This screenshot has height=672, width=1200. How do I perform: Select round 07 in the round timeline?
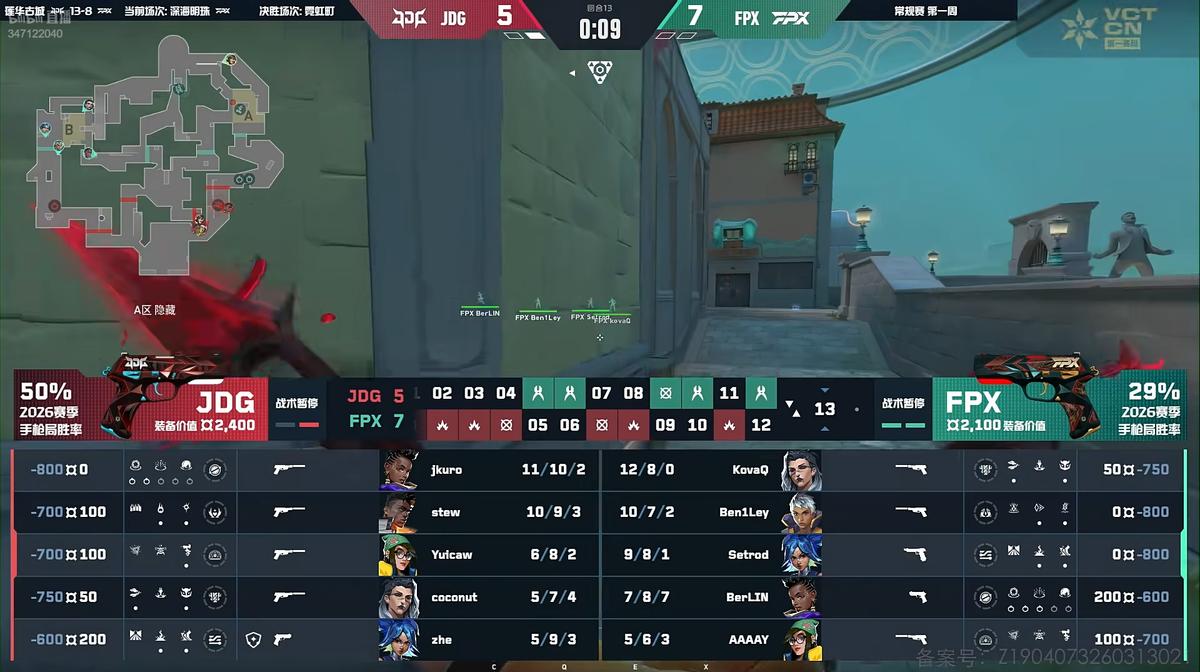[601, 393]
